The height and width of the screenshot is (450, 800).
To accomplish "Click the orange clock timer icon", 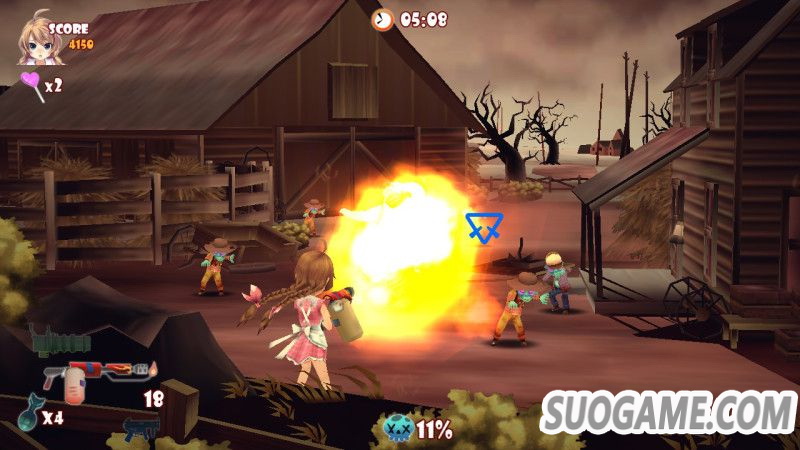I will (383, 19).
